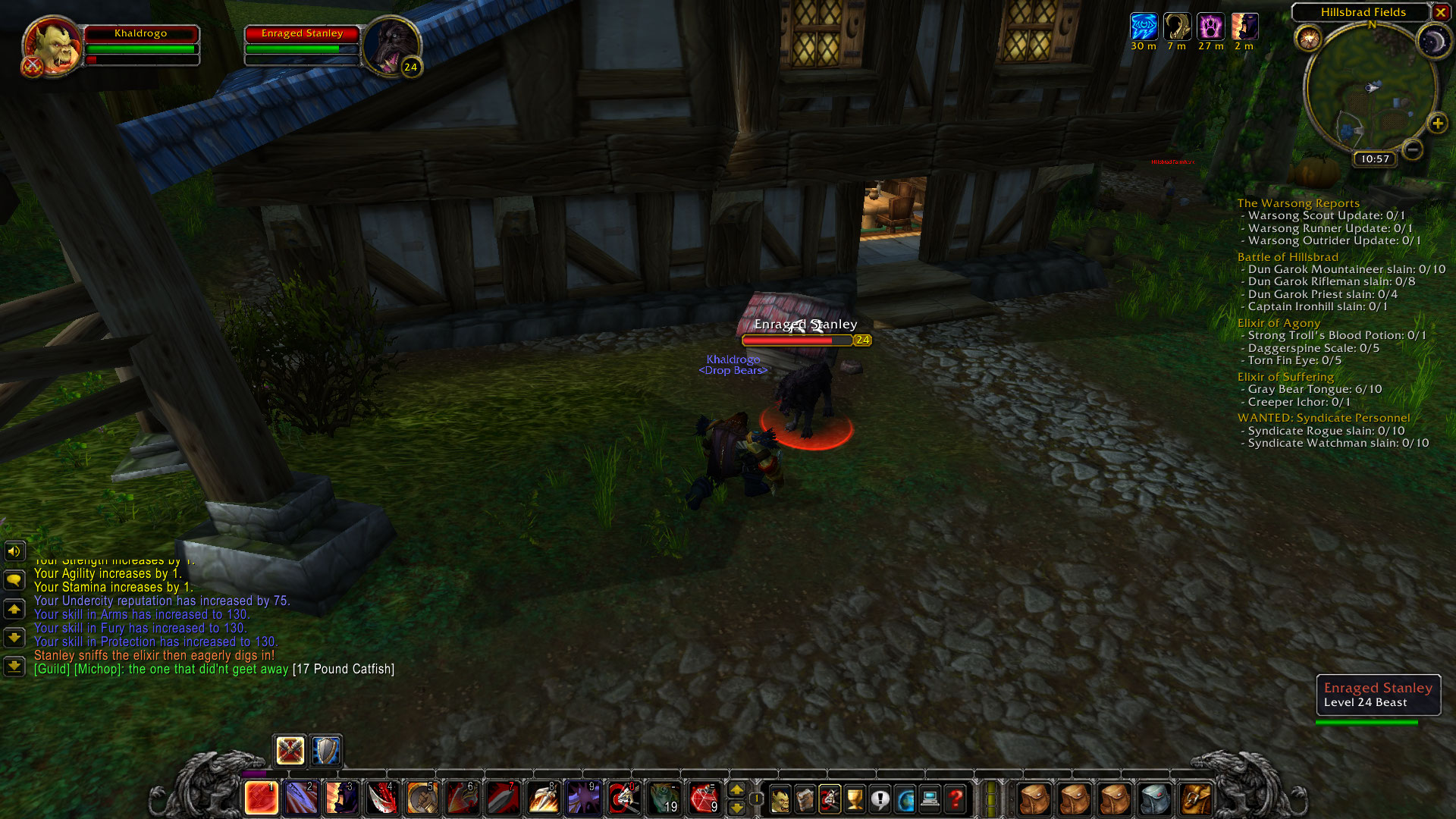The image size is (1456, 819).
Task: Toggle the chat sound speaker button
Action: coord(14,551)
